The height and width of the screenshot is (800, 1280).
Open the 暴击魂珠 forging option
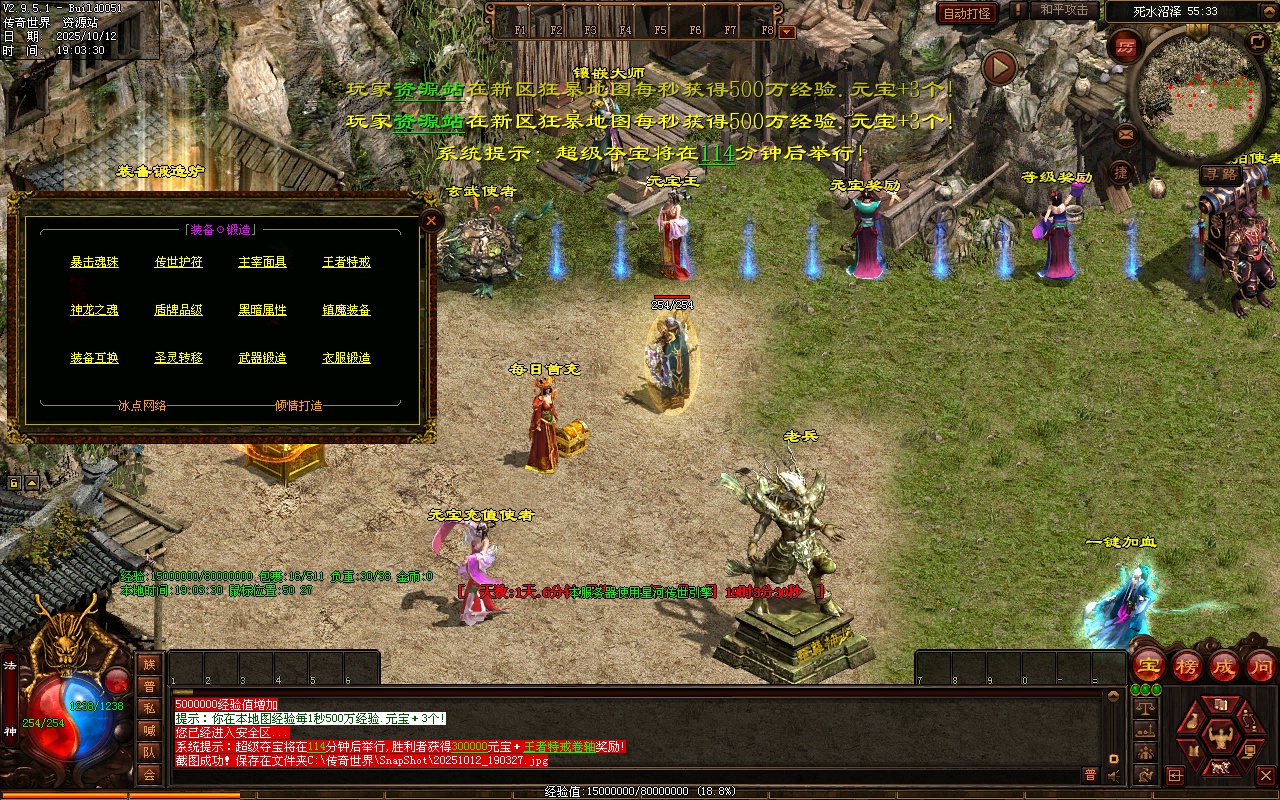click(94, 262)
